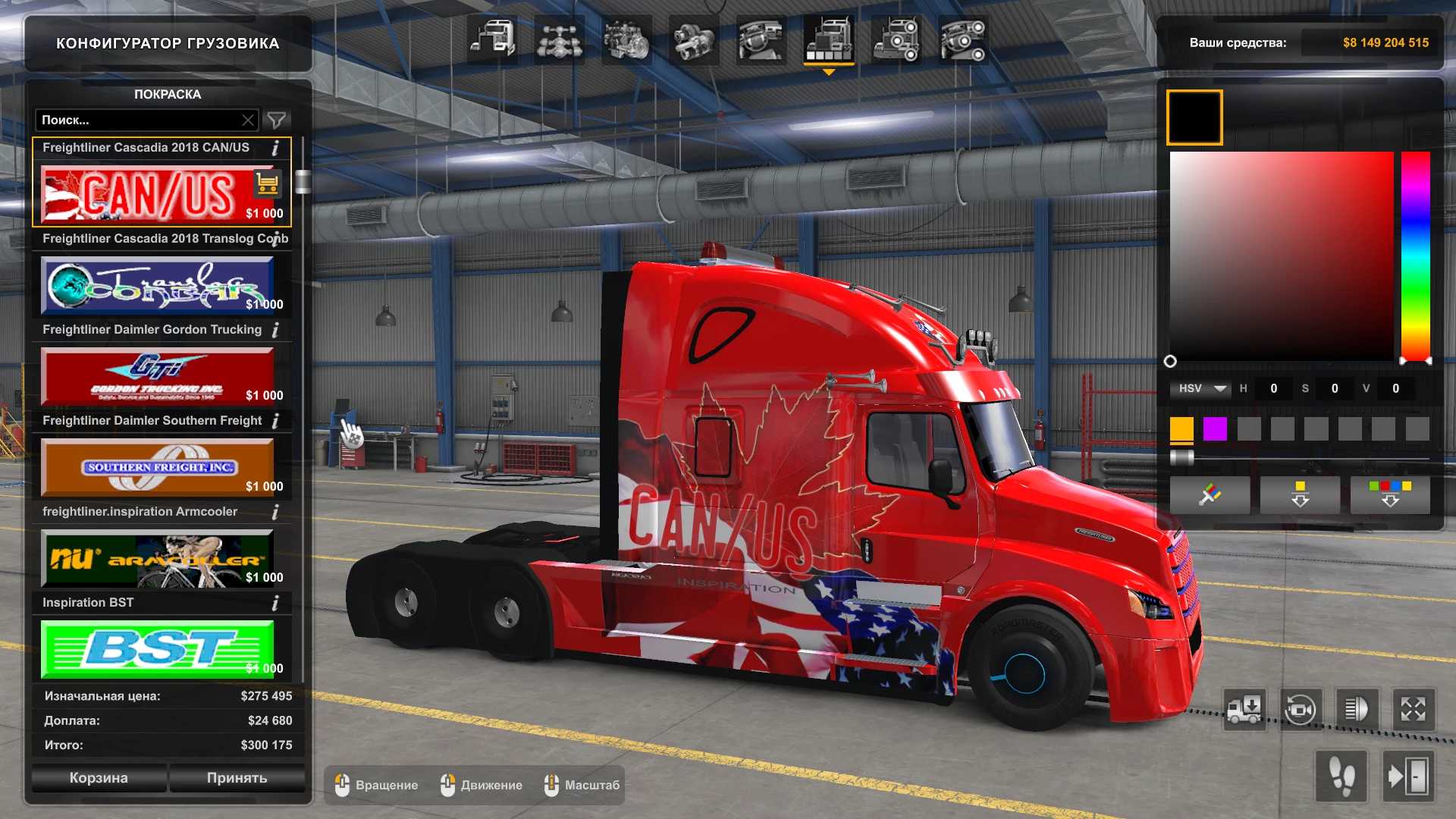
Task: Open the engine category tab
Action: click(x=626, y=39)
